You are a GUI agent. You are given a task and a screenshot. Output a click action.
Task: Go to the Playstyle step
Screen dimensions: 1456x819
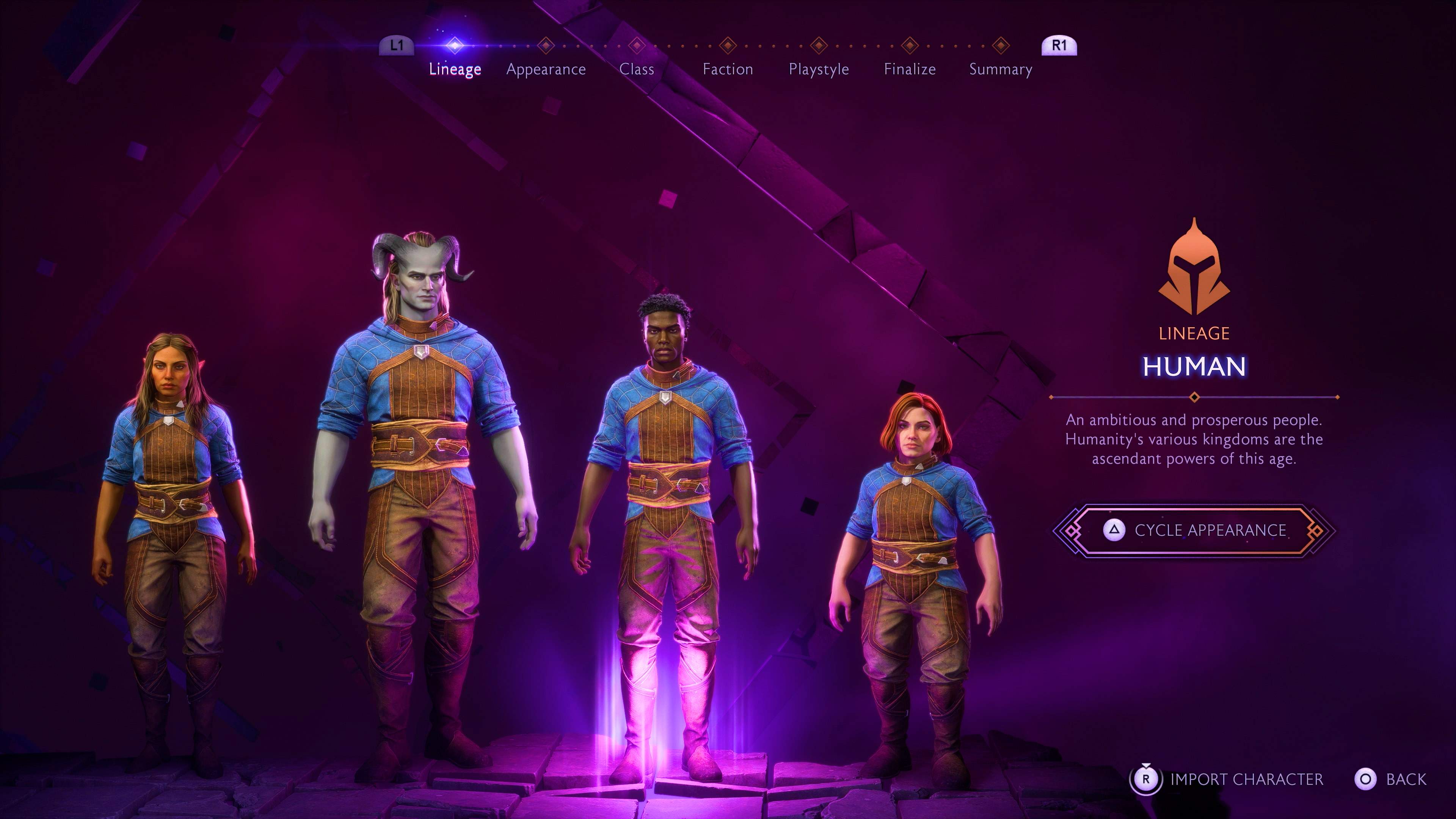coord(819,69)
